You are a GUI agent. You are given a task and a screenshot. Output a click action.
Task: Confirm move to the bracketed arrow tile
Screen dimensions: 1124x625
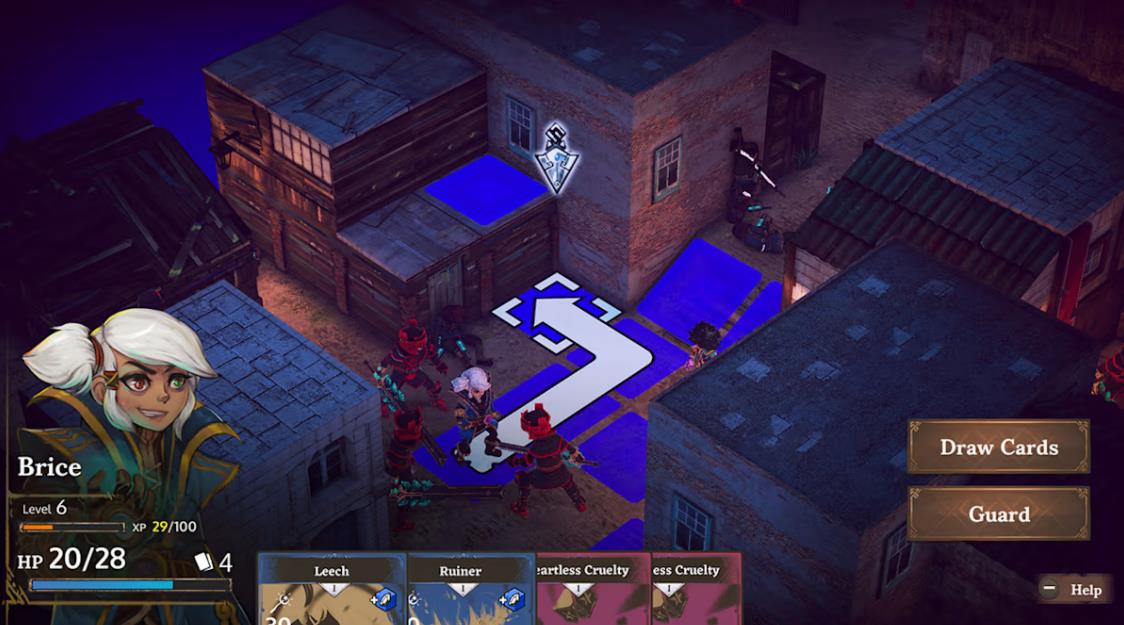tap(556, 312)
